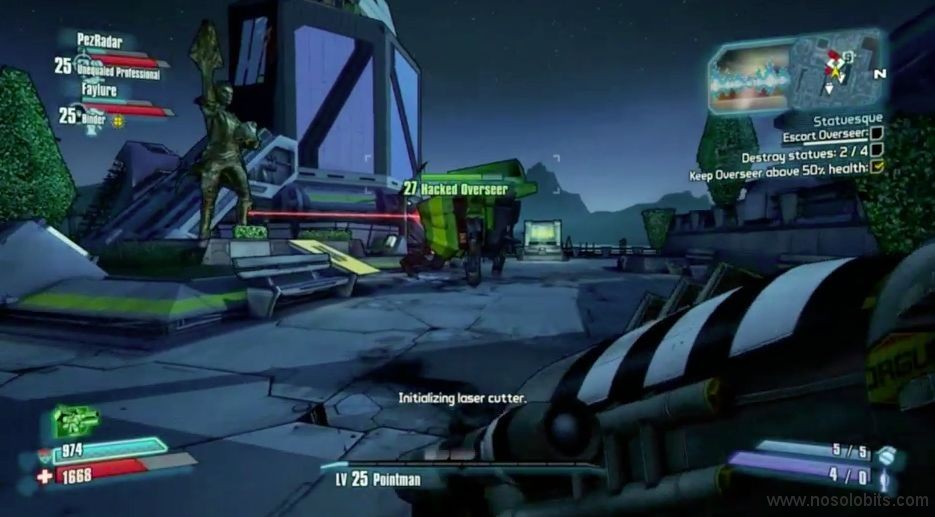Screen dimensions: 935x517
Task: Open the www.nosolobits.com watermark link
Action: coord(848,500)
